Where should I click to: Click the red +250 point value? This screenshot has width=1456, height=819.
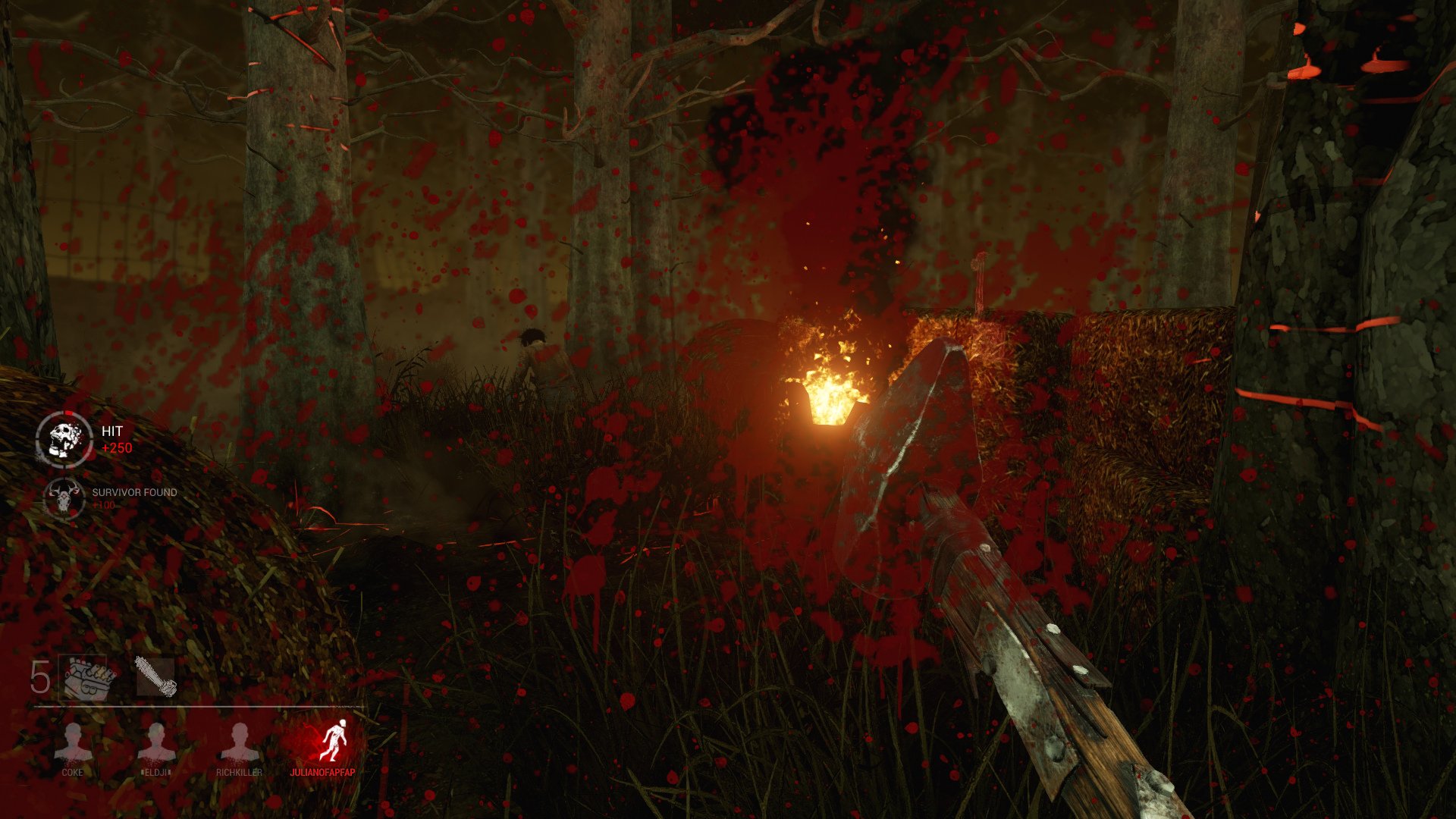(x=115, y=447)
